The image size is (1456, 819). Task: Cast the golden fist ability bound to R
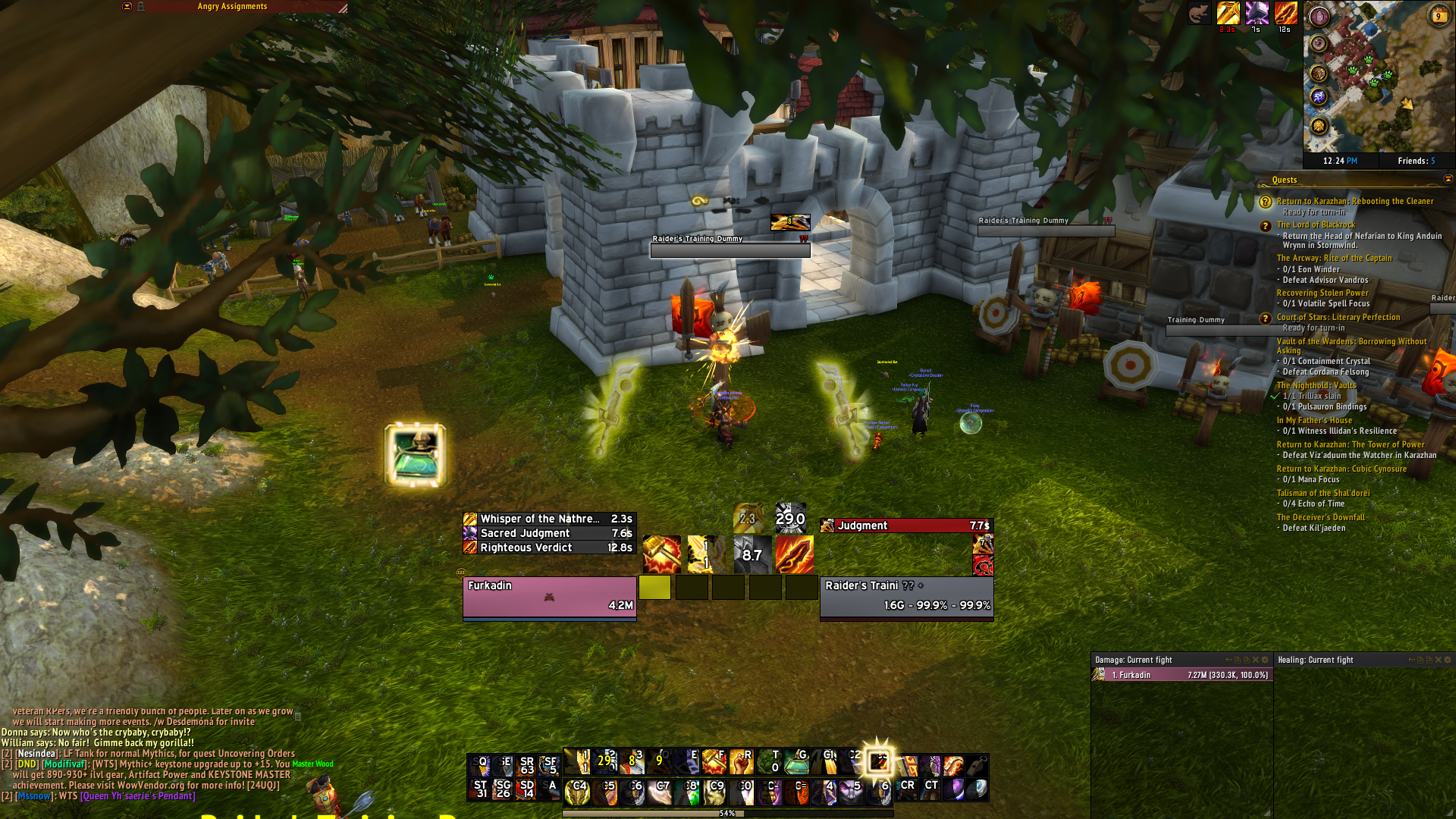tap(741, 761)
